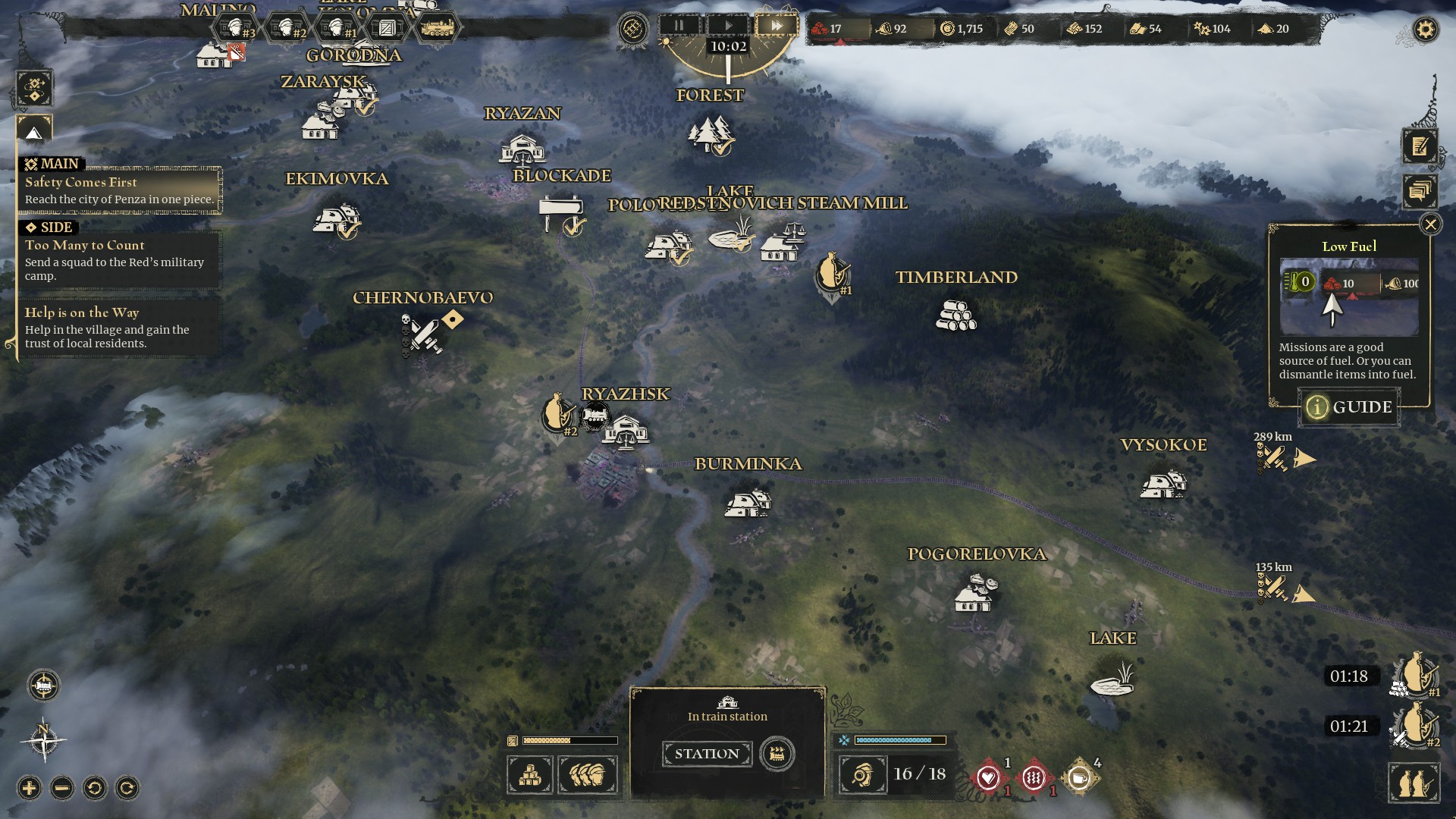Open the journal notes icon

(1420, 146)
